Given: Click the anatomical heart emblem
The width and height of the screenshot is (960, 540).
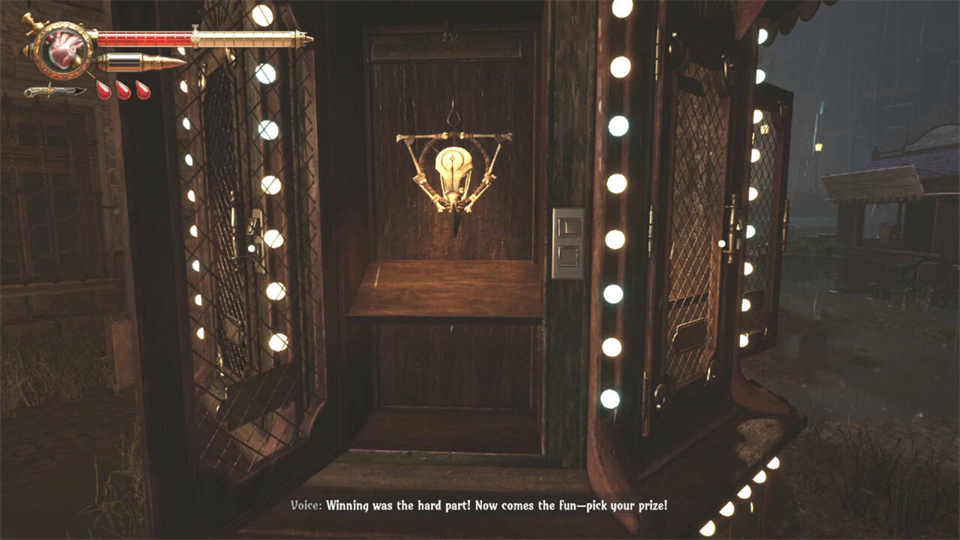Looking at the screenshot, I should click(62, 49).
